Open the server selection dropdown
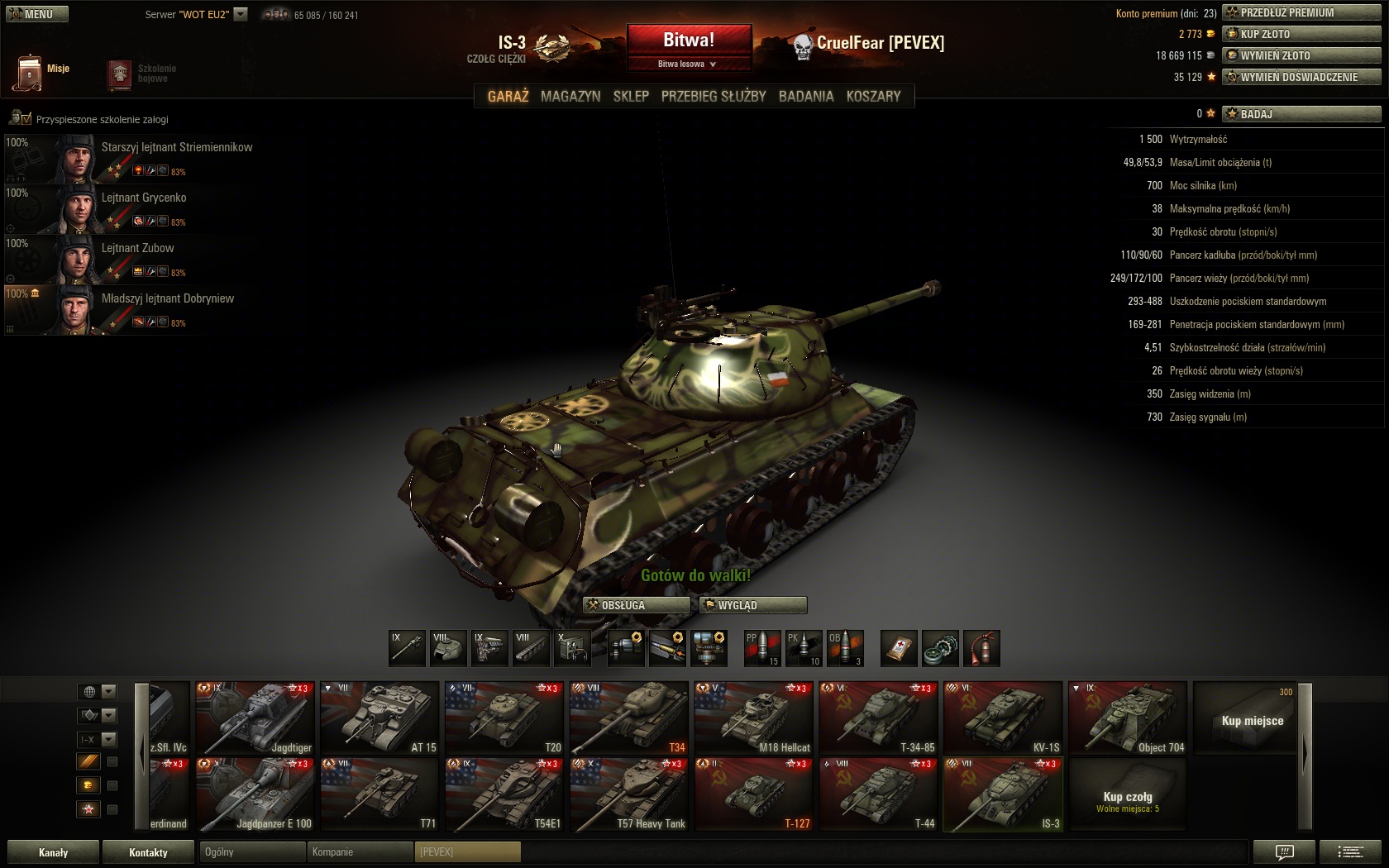This screenshot has width=1389, height=868. (241, 14)
